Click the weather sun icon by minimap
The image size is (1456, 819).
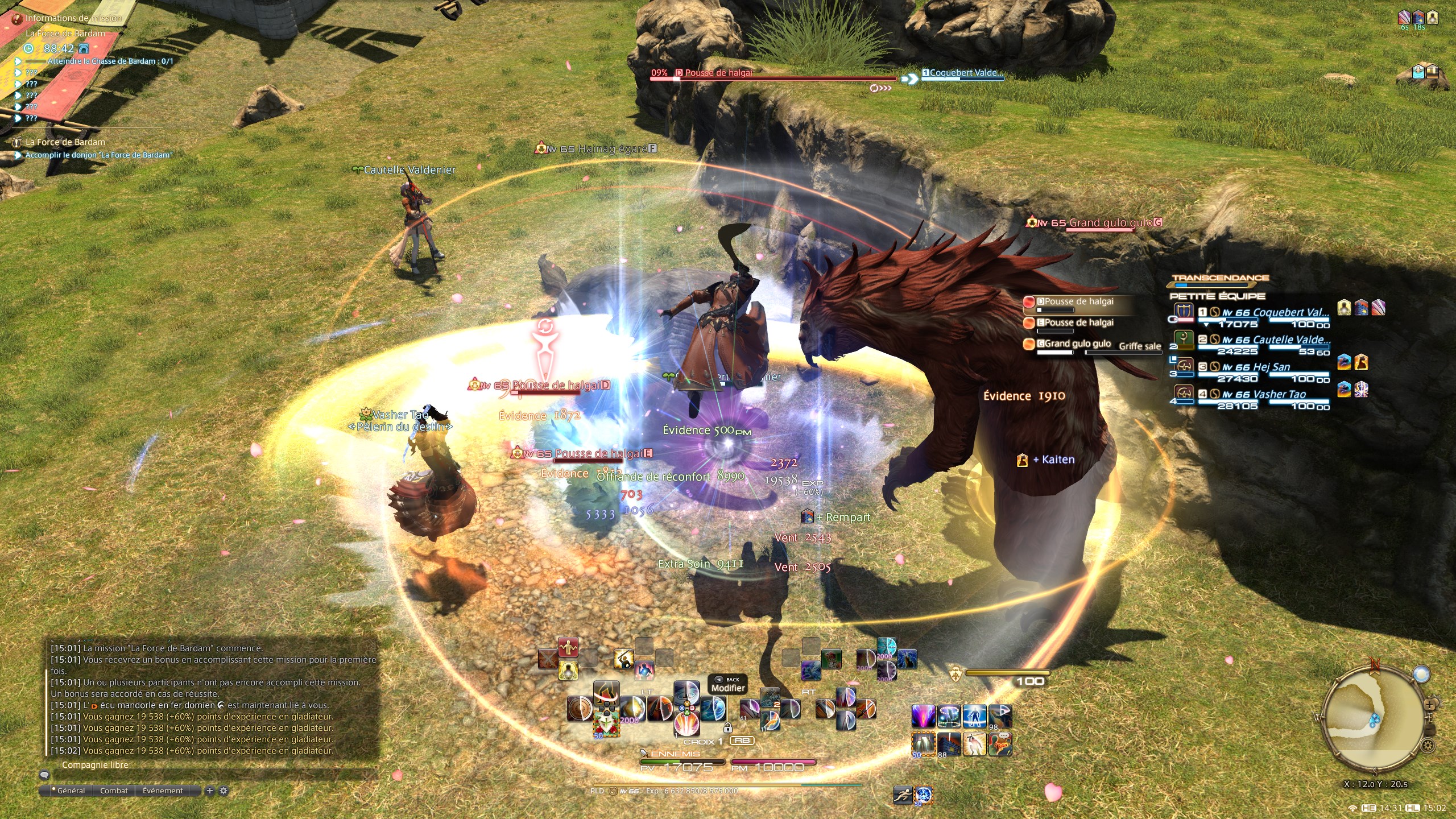pyautogui.click(x=1421, y=675)
